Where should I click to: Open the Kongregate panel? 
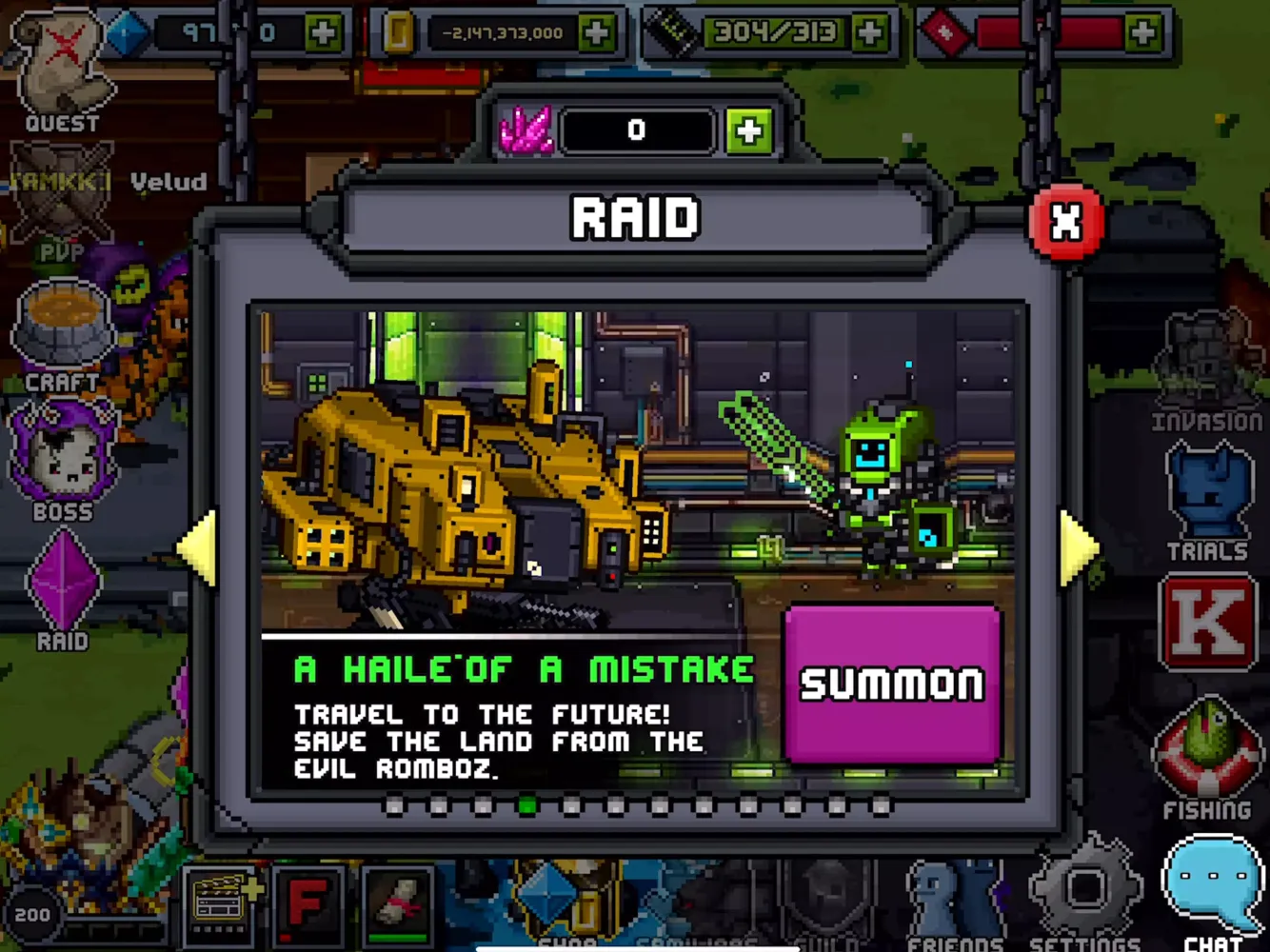pyautogui.click(x=1207, y=624)
